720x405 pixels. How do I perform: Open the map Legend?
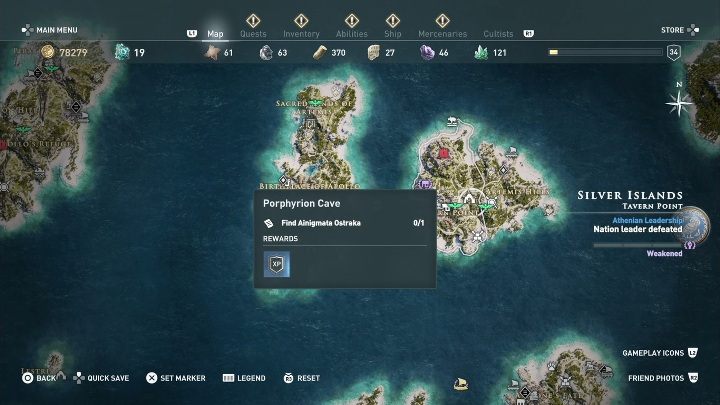pos(244,378)
